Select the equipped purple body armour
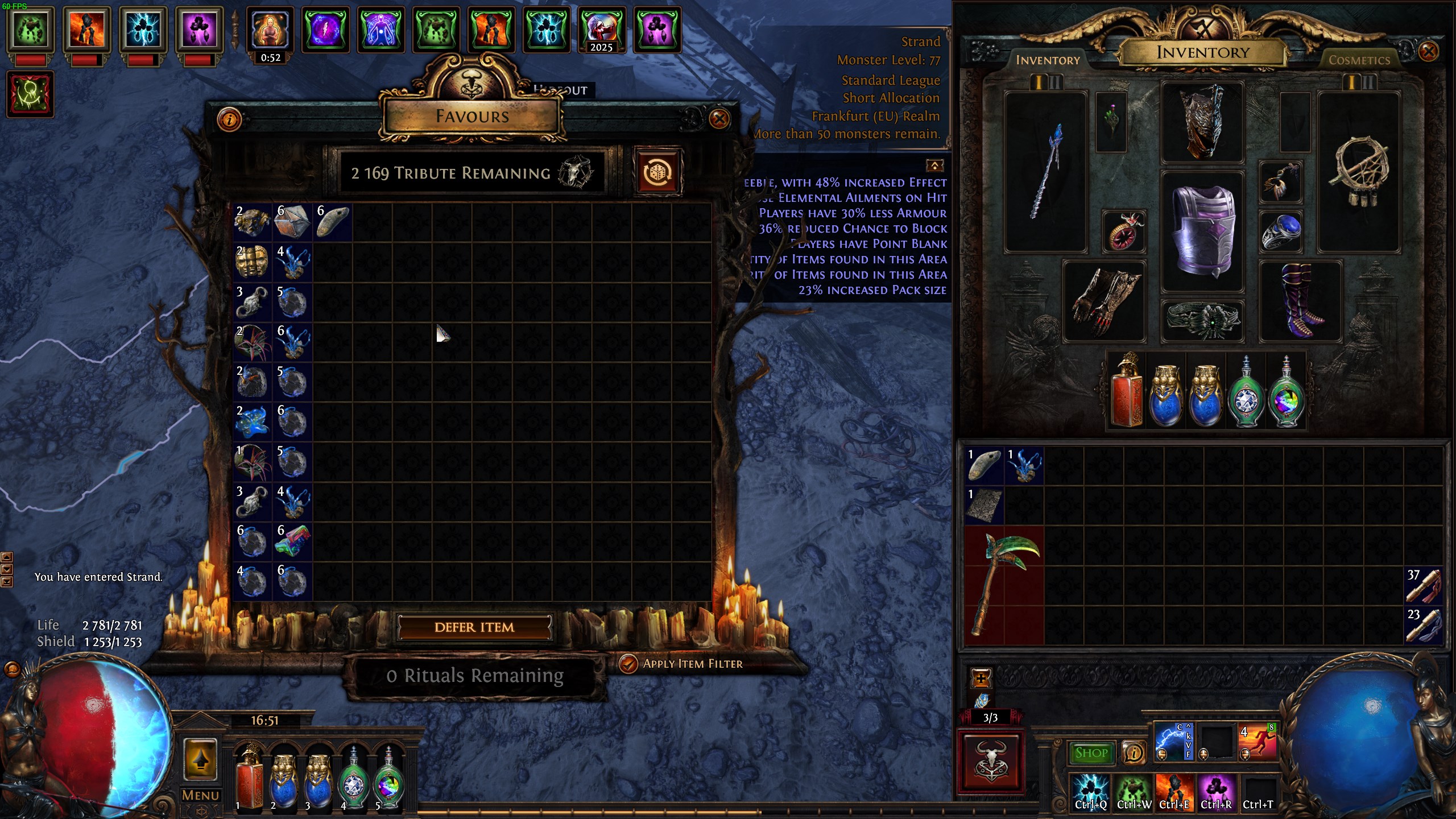 (x=1203, y=230)
